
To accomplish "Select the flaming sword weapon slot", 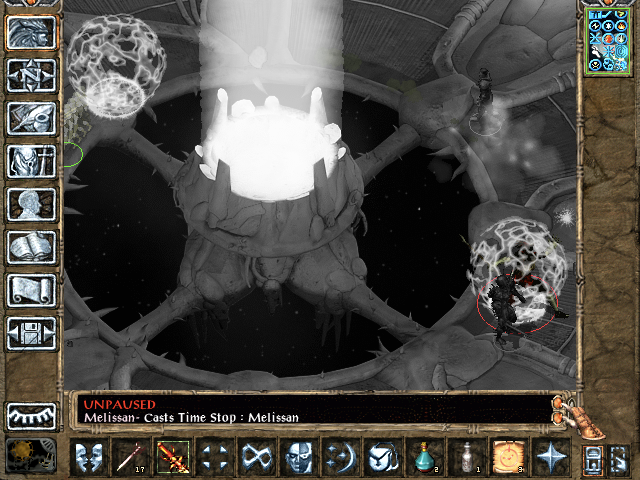I will tap(172, 458).
